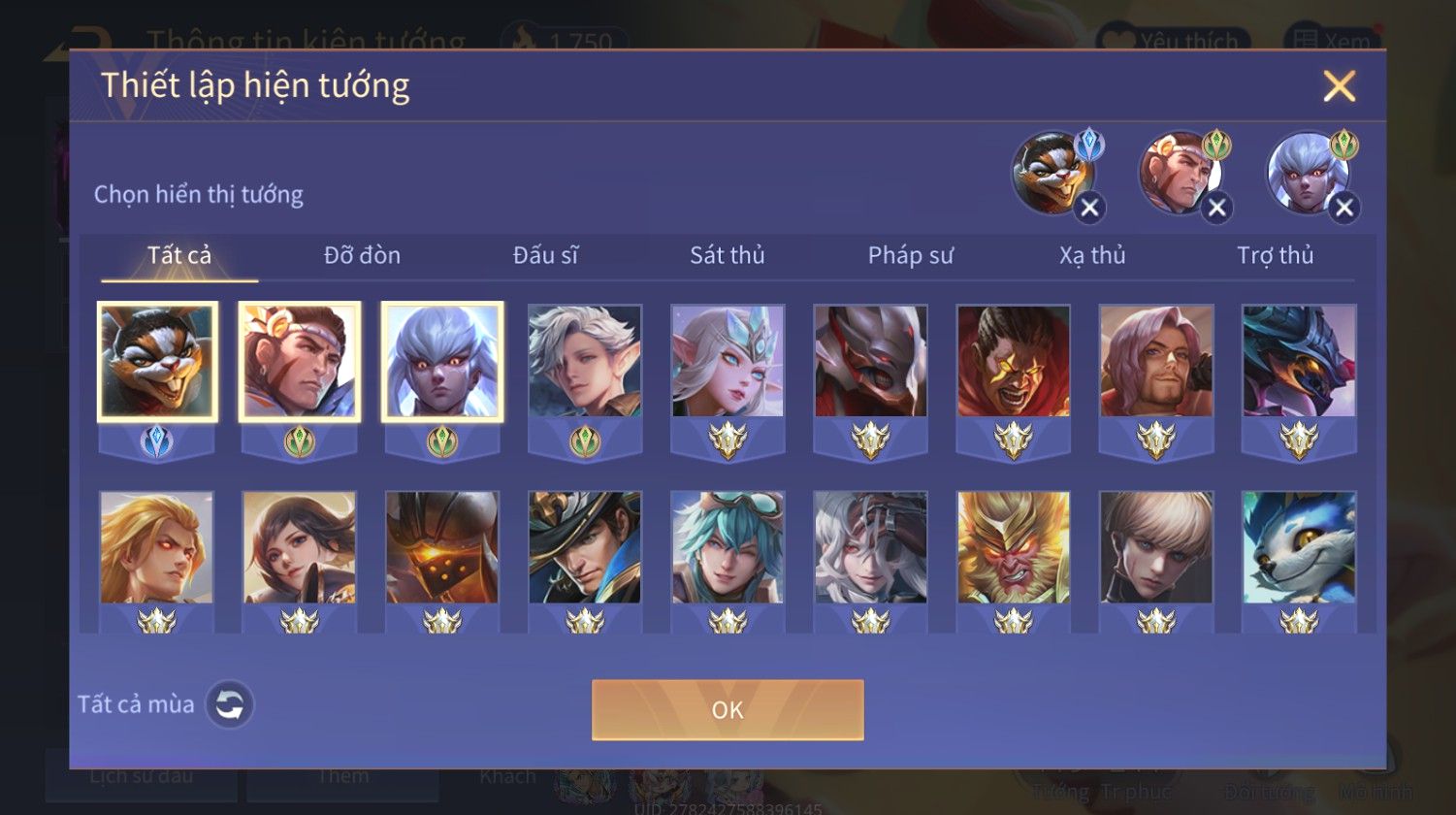
Task: Confirm selection with the OK button
Action: tap(728, 709)
